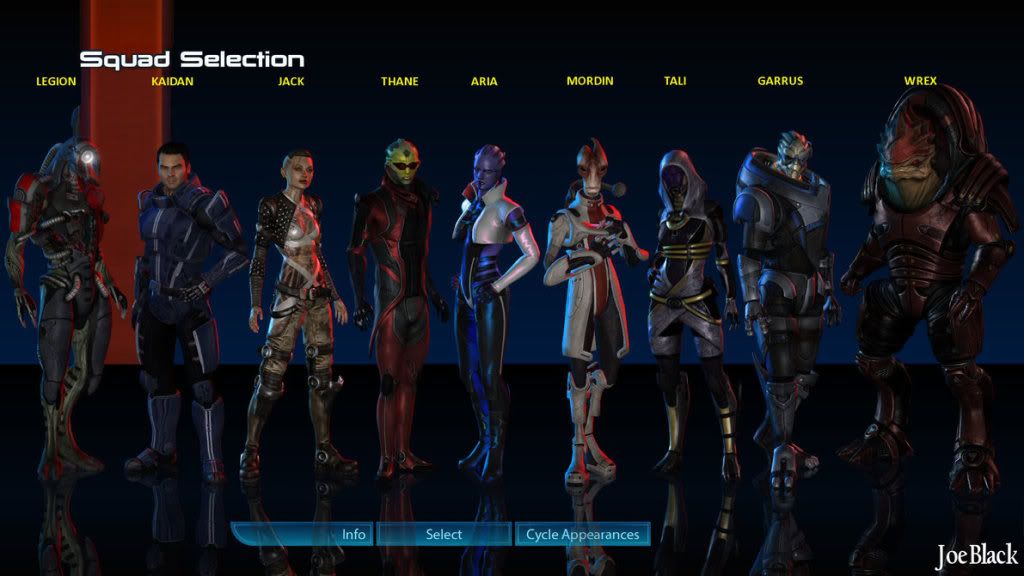The width and height of the screenshot is (1024, 576).
Task: Confirm squad with the Select button
Action: tap(443, 534)
